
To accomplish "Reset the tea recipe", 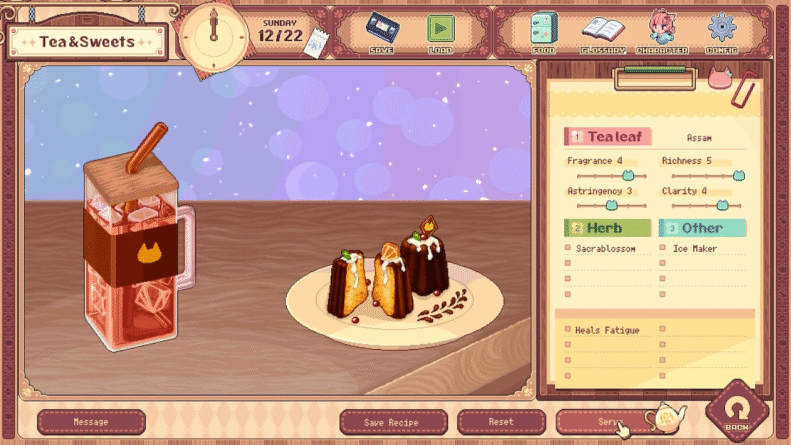I will (501, 422).
